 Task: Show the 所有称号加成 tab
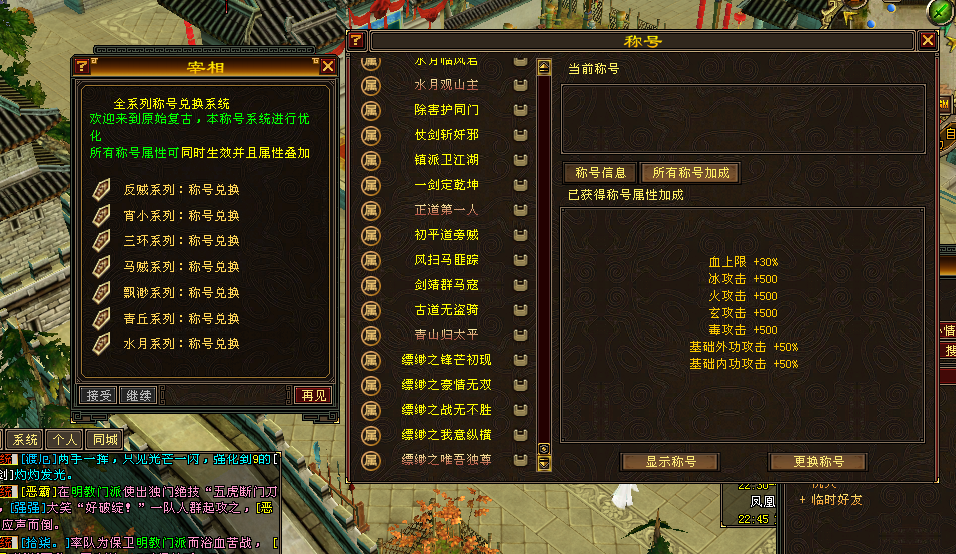pos(690,173)
